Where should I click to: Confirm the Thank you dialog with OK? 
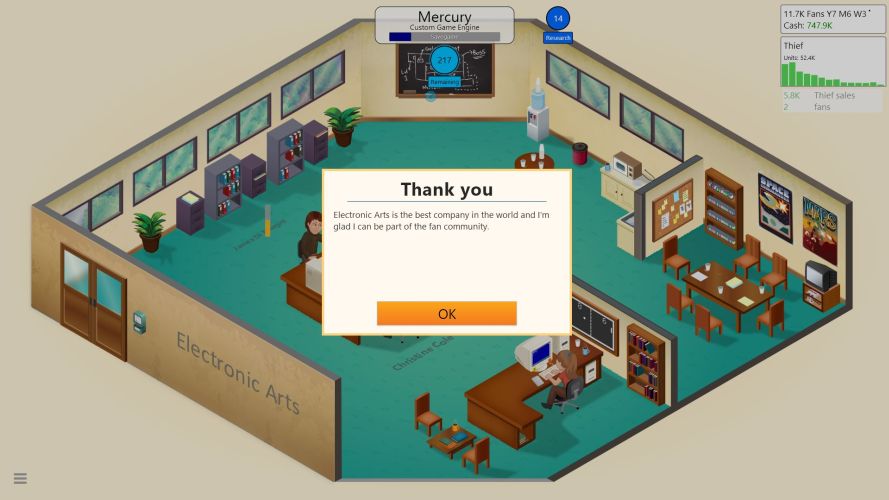[x=446, y=313]
